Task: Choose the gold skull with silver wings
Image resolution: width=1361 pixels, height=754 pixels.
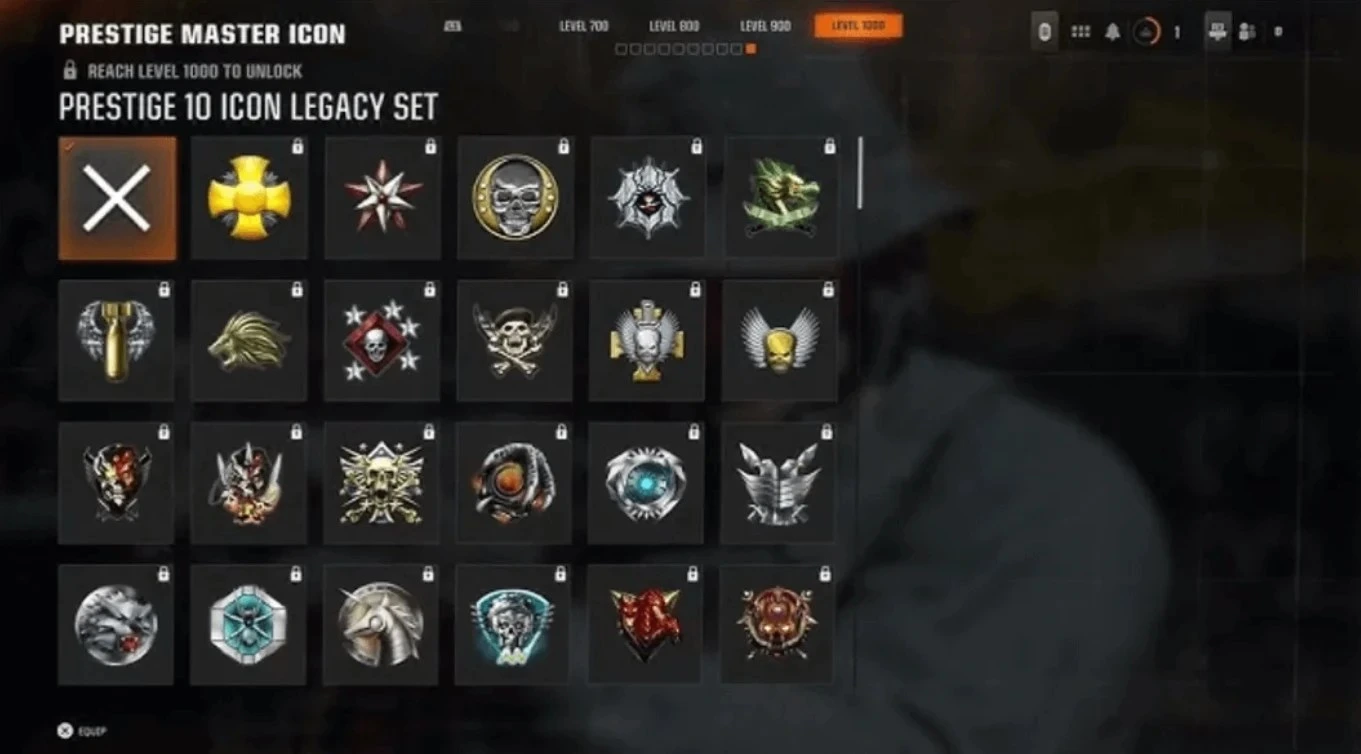Action: point(780,341)
